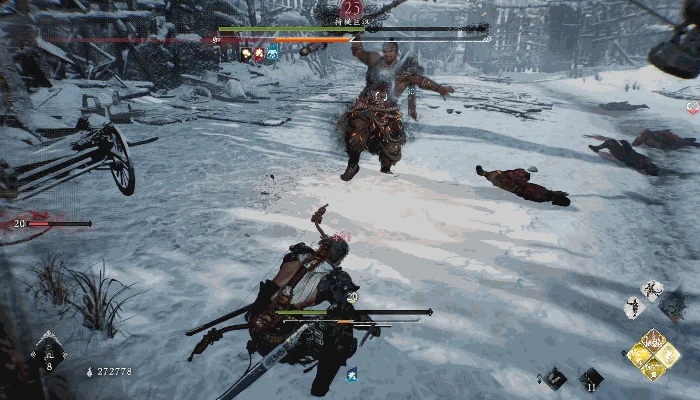Activate the golden four-diamond skill cluster
The height and width of the screenshot is (400, 700).
tap(653, 354)
